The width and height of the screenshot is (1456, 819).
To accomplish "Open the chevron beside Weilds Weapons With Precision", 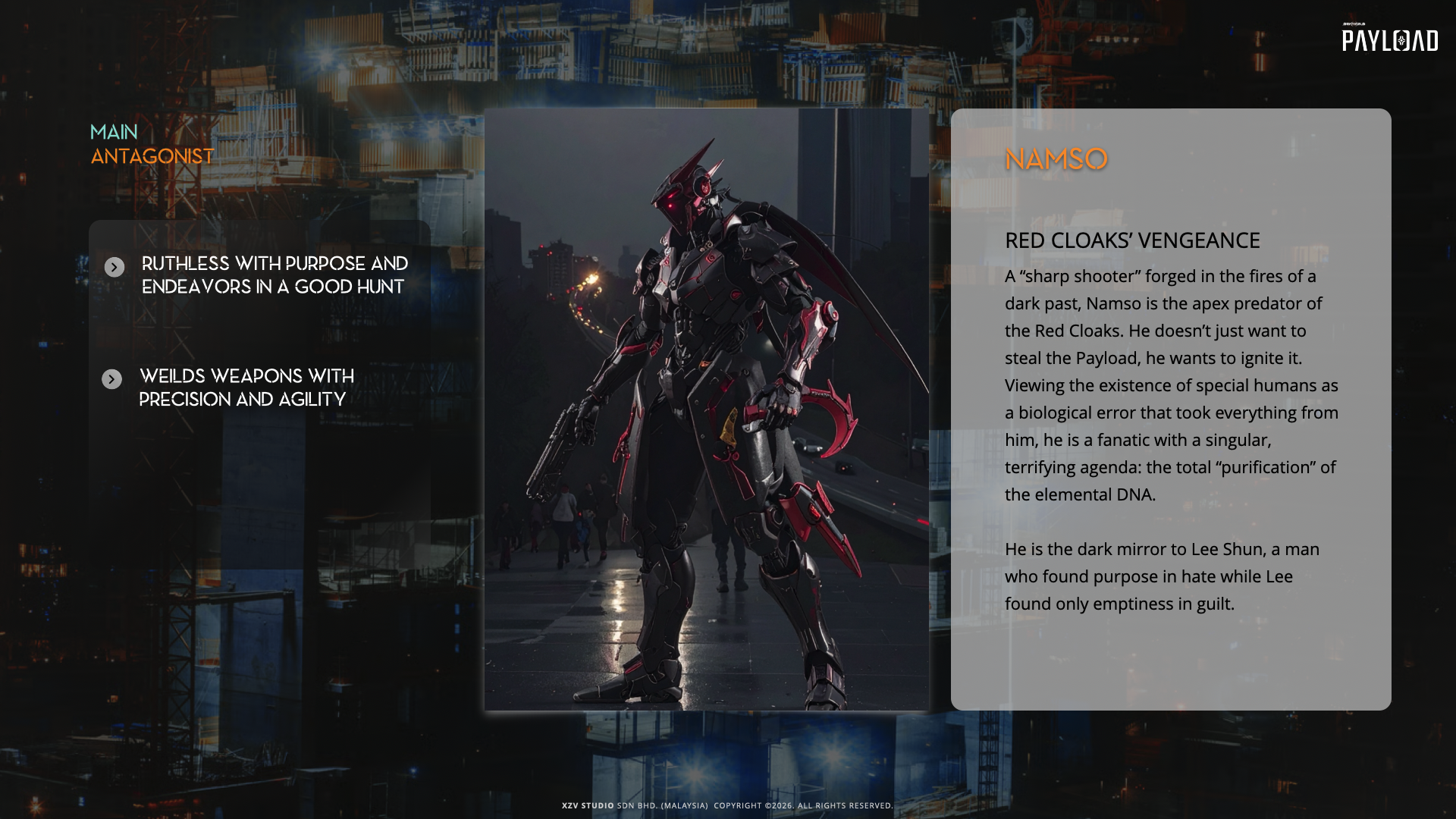I will click(x=112, y=379).
